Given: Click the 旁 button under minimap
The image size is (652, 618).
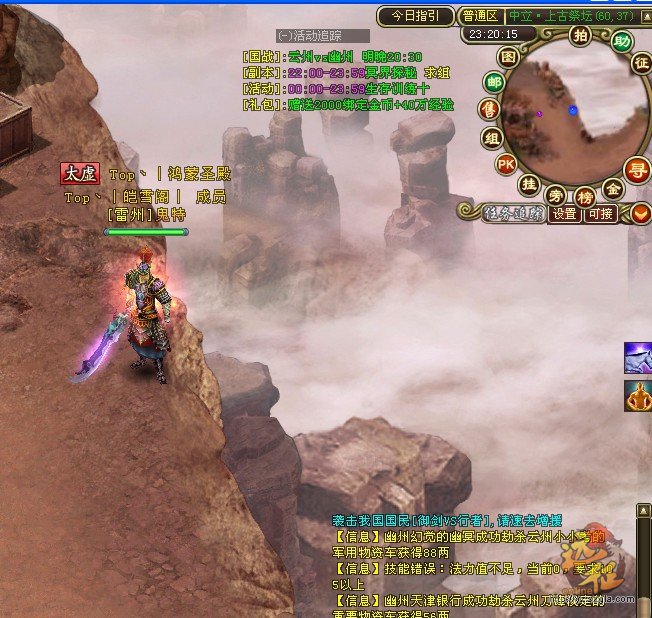Looking at the screenshot, I should pyautogui.click(x=557, y=194).
